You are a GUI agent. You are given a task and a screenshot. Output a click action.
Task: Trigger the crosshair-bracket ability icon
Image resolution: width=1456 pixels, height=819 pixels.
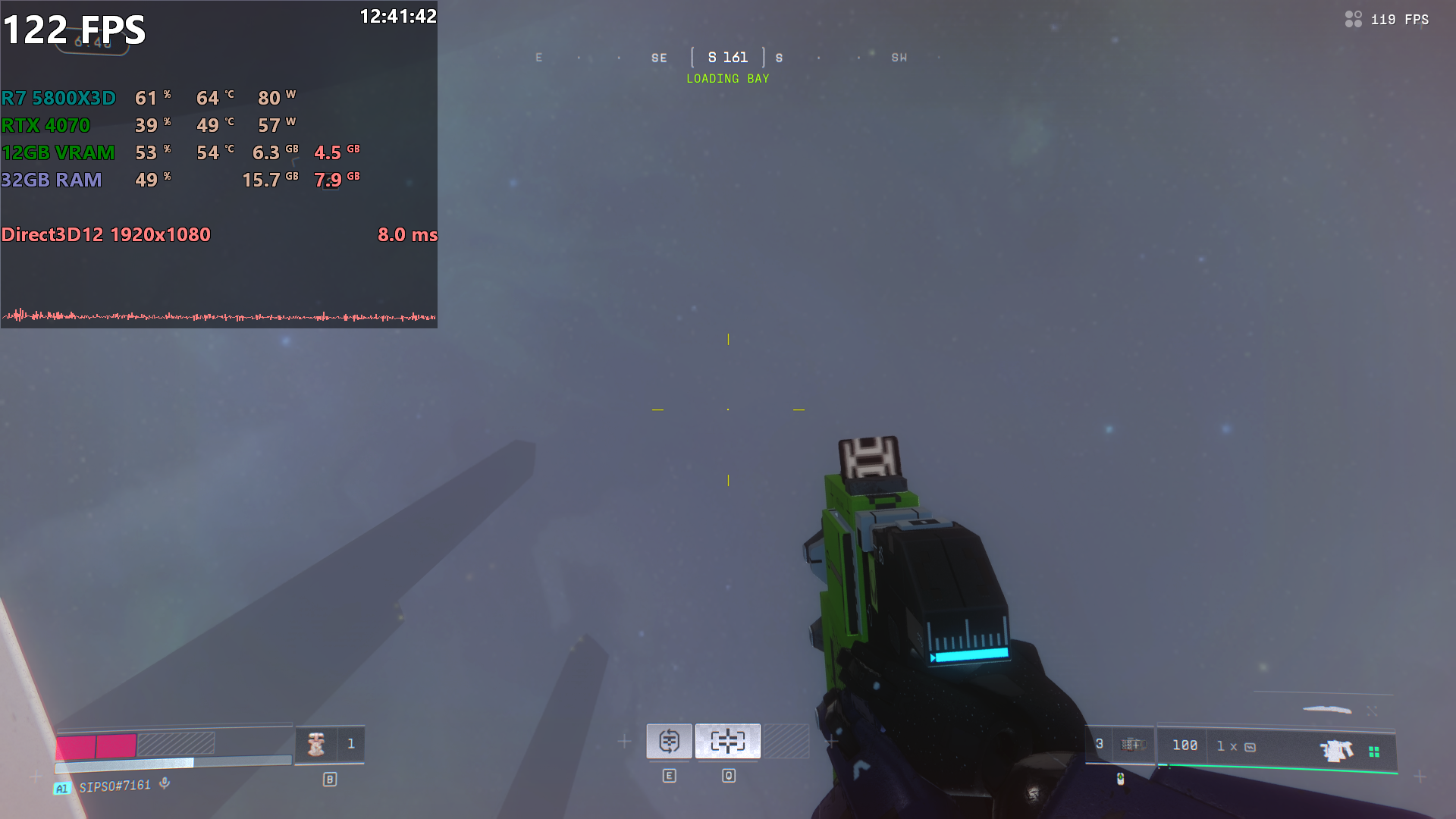[x=728, y=741]
